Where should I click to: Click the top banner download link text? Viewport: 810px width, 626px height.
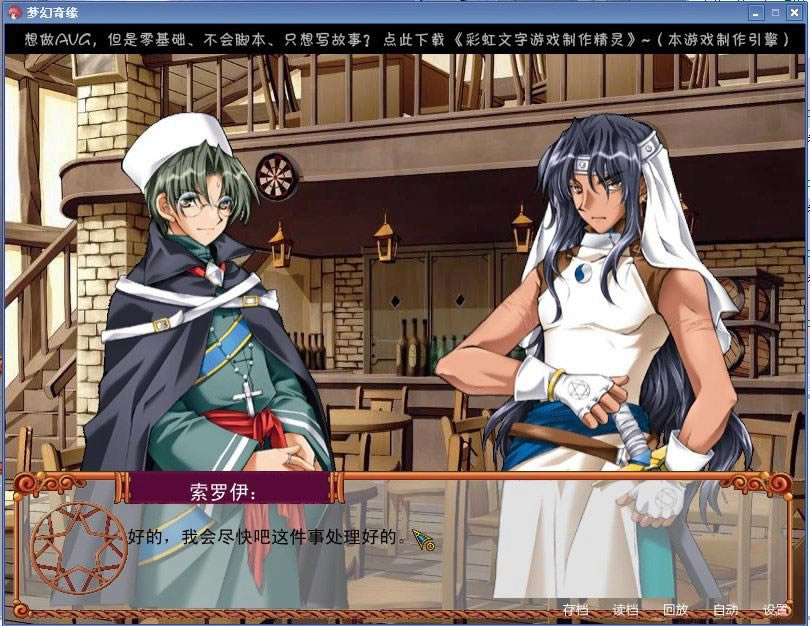[x=404, y=41]
